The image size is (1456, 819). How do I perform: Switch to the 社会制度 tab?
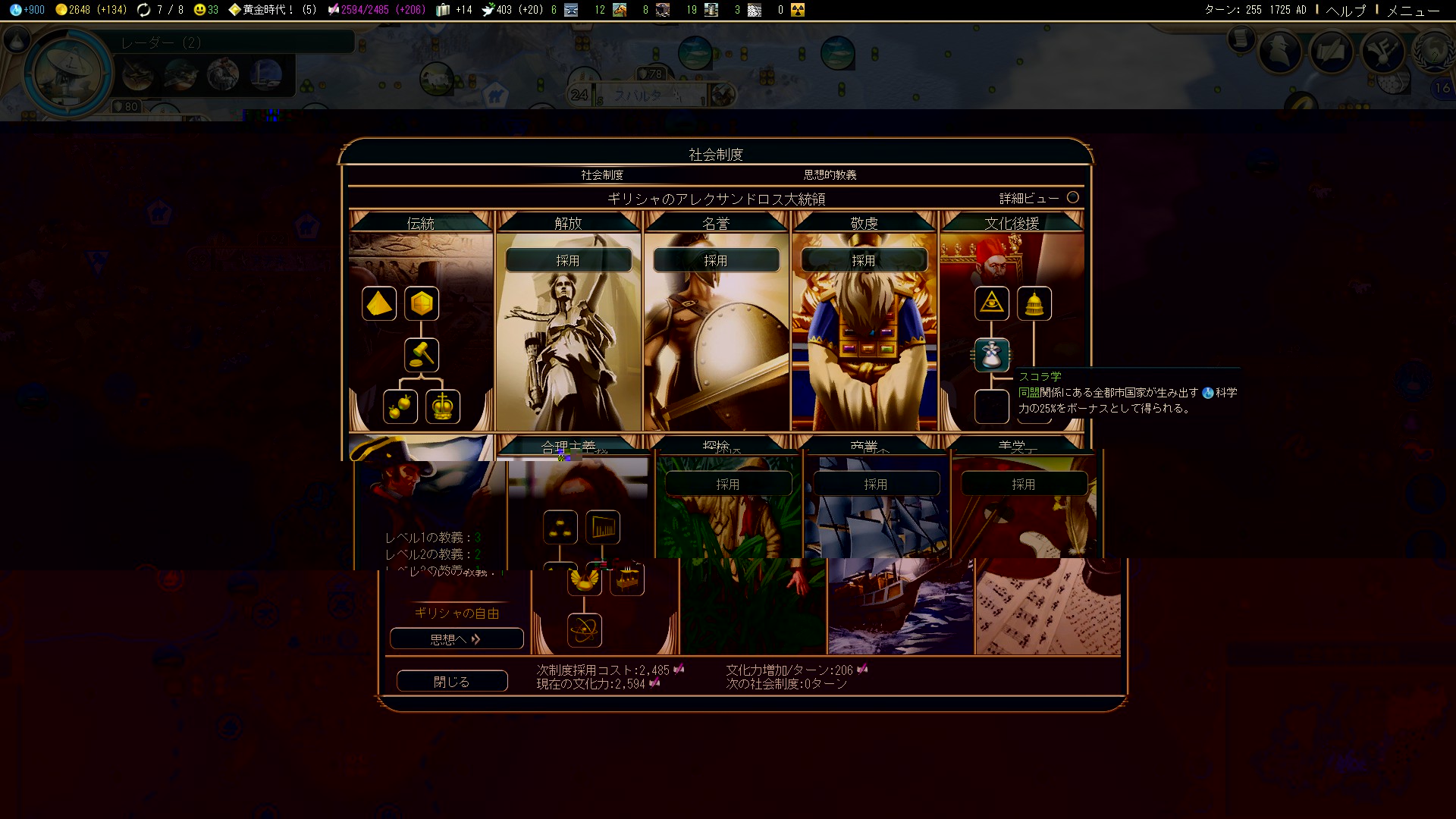pos(602,174)
